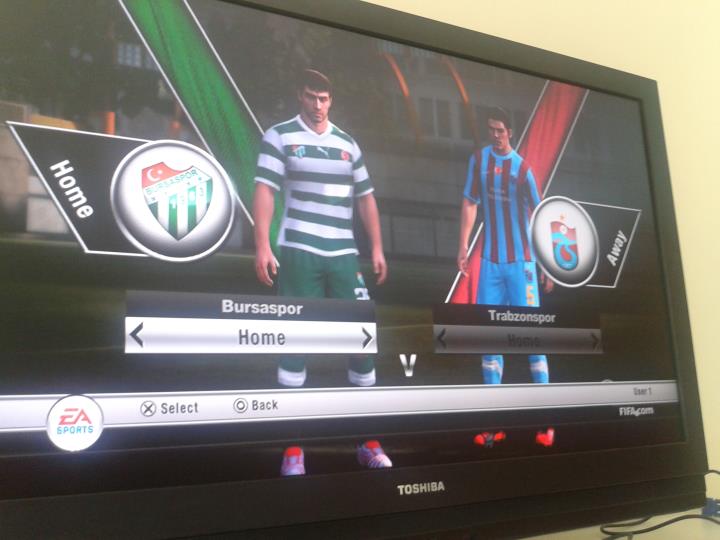Image resolution: width=720 pixels, height=540 pixels.
Task: Select the Trabzonspor club crest
Action: (565, 242)
